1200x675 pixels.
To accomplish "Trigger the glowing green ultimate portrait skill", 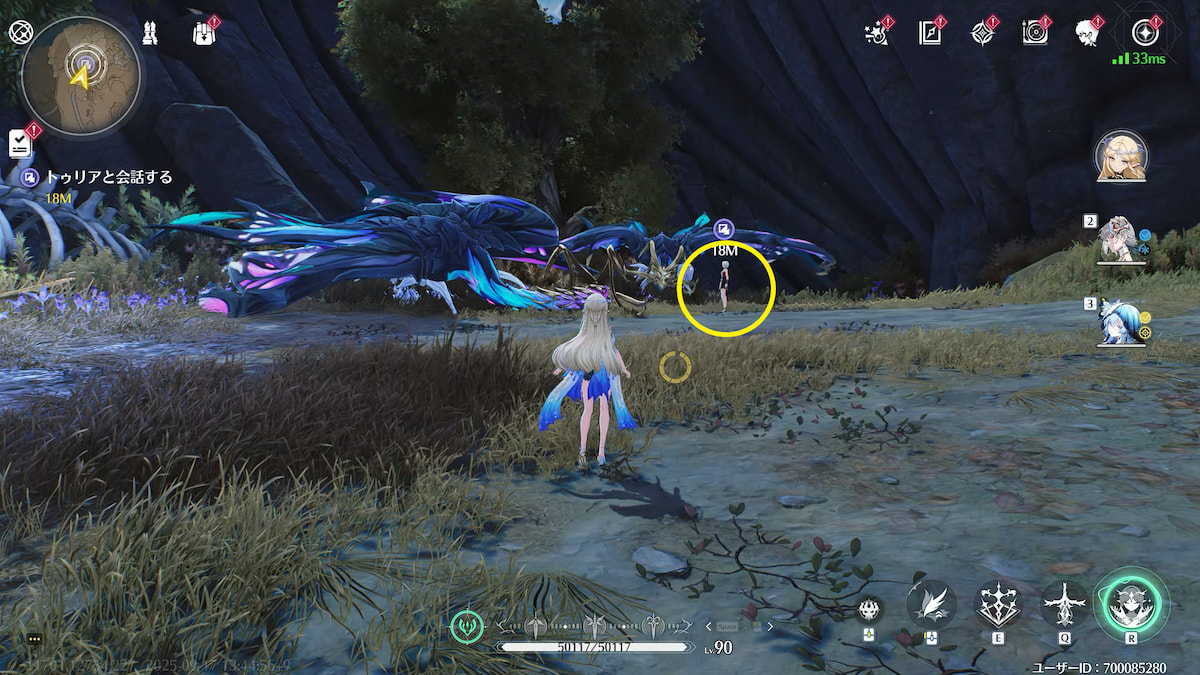I will (x=1131, y=604).
